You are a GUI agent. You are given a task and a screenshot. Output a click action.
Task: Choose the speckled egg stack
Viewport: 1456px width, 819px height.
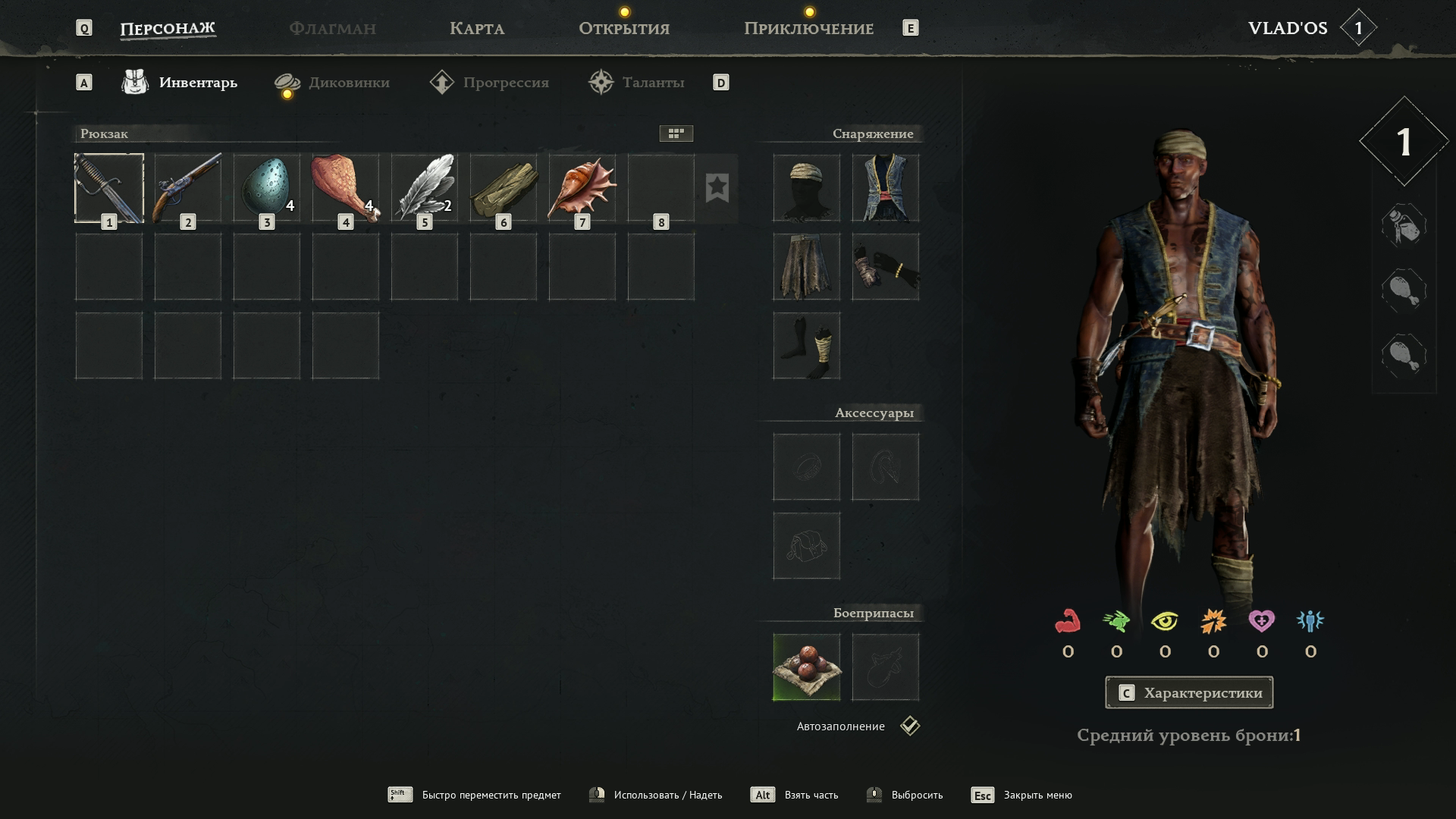tap(267, 188)
